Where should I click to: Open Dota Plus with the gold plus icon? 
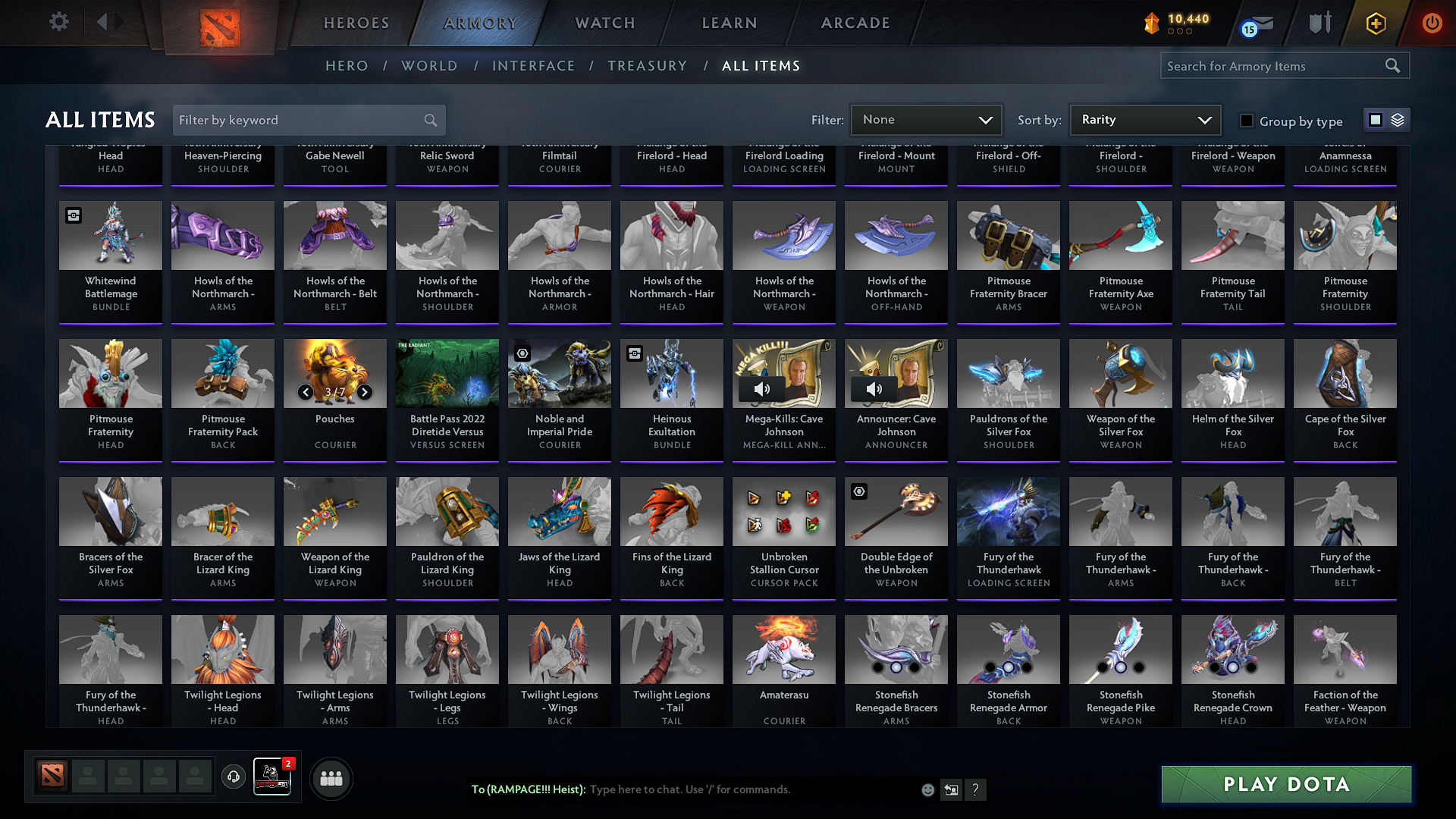tap(1375, 23)
